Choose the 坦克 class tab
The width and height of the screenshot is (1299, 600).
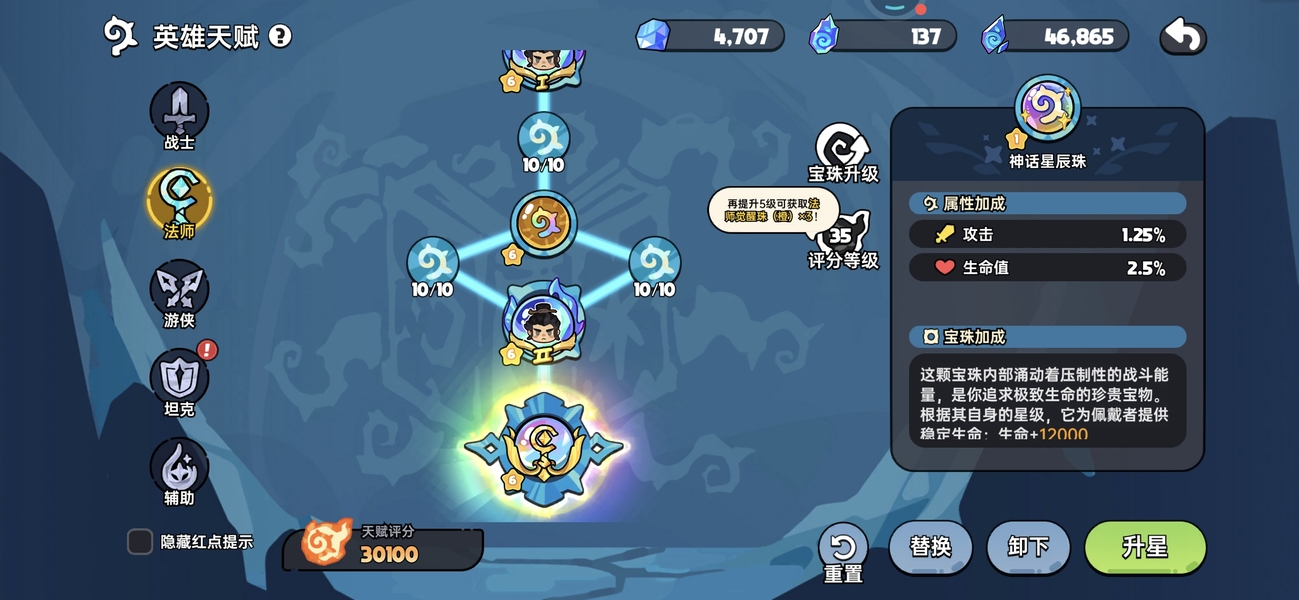coord(179,378)
